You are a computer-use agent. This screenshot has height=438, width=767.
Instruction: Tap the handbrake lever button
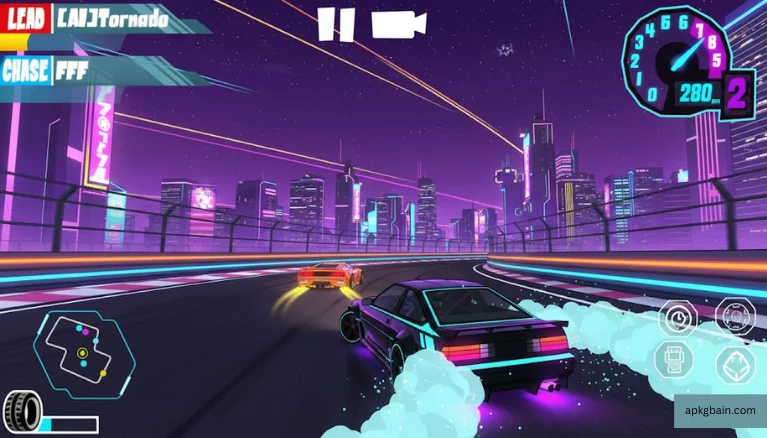point(672,360)
